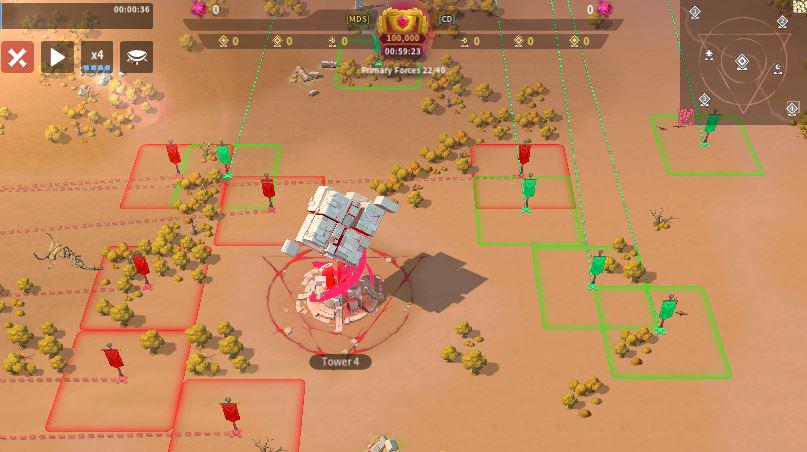Image resolution: width=807 pixels, height=452 pixels.
Task: Select the tower 3 marker on minimap
Action: point(705,98)
